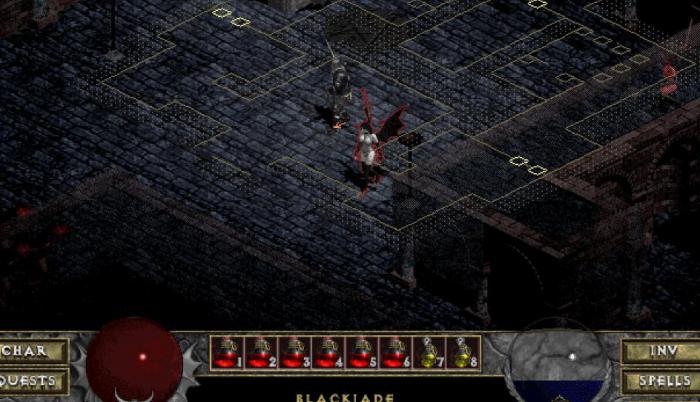Drink the red potion in belt slot 5

click(361, 352)
